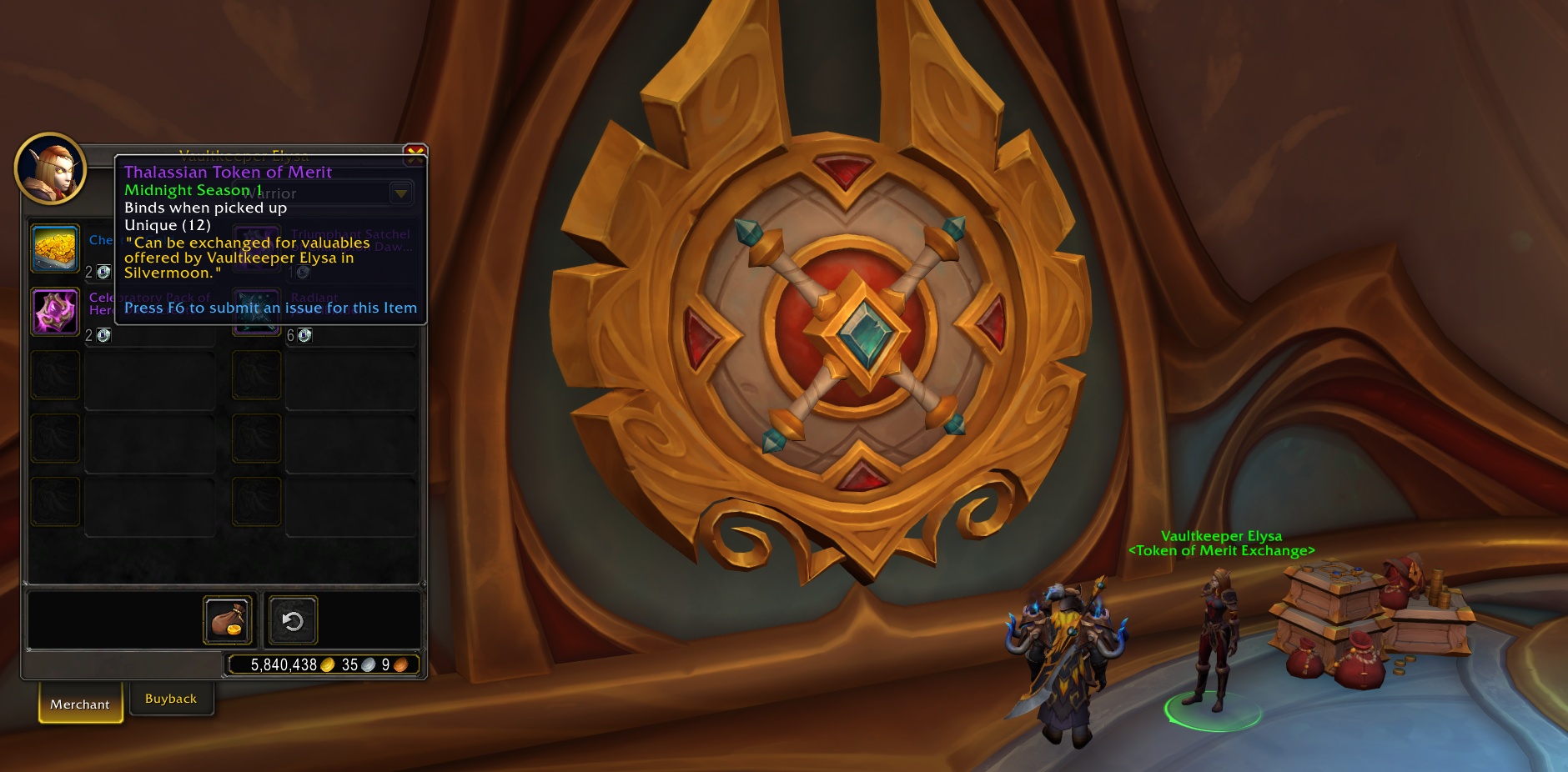
Task: Click the token cost icon beside Chest of Gold
Action: coord(103,271)
